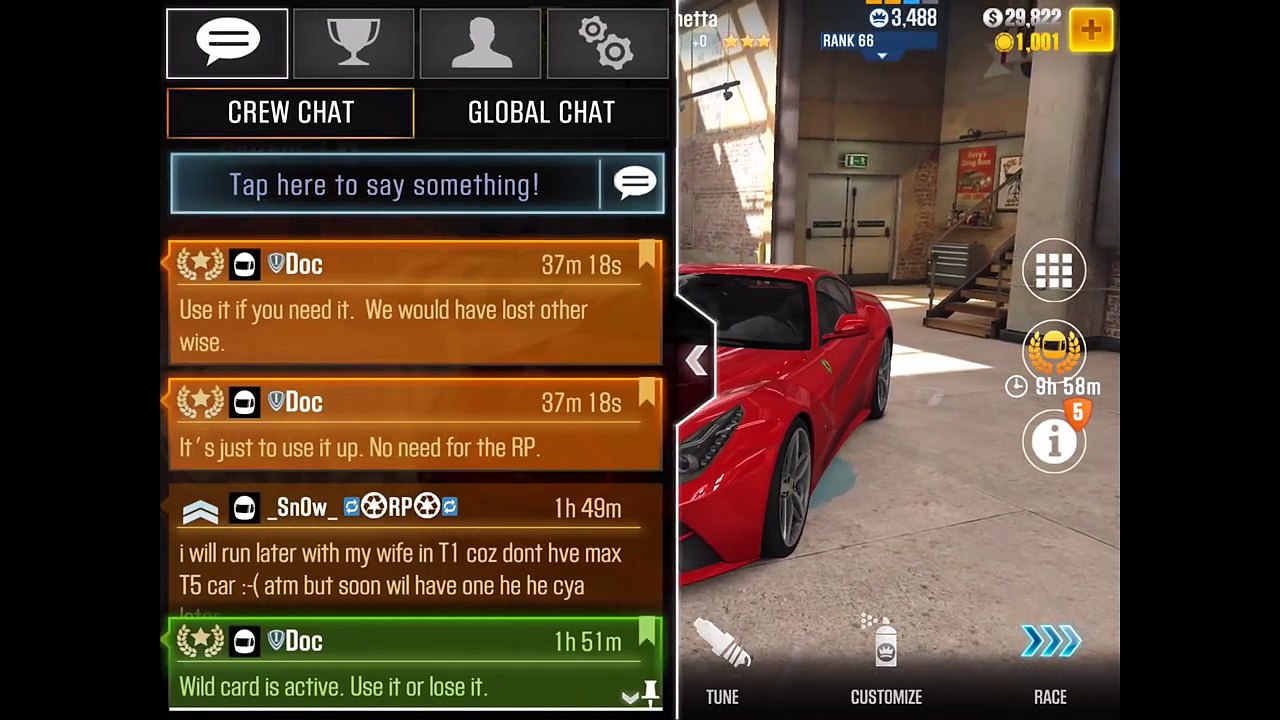Open the grid menu icon
This screenshot has height=720, width=1280.
1054,270
